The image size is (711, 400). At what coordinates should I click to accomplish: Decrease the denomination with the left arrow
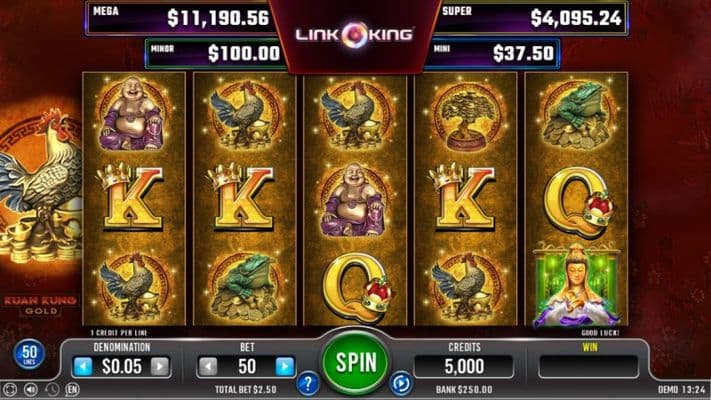tap(83, 366)
